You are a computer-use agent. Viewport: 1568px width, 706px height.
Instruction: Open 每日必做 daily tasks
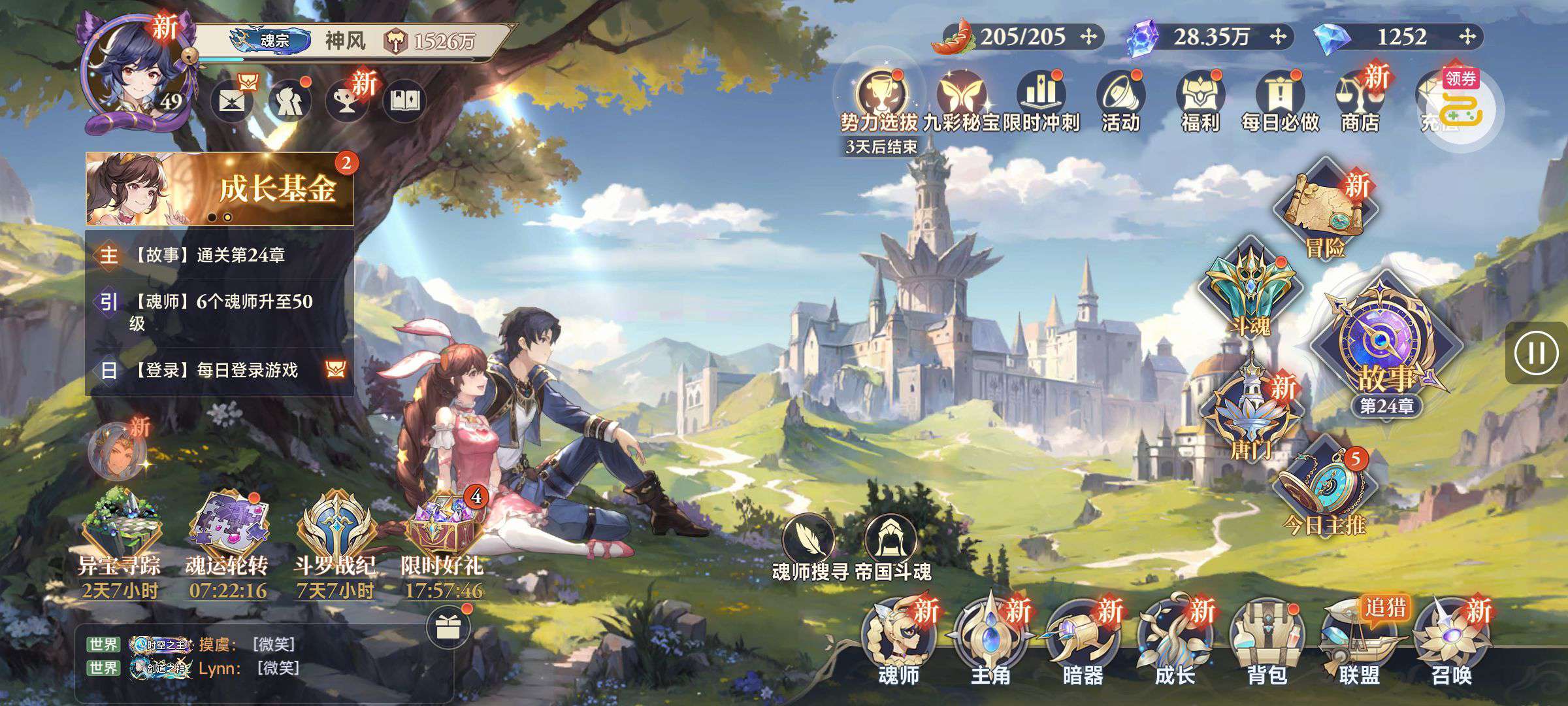pyautogui.click(x=1280, y=101)
